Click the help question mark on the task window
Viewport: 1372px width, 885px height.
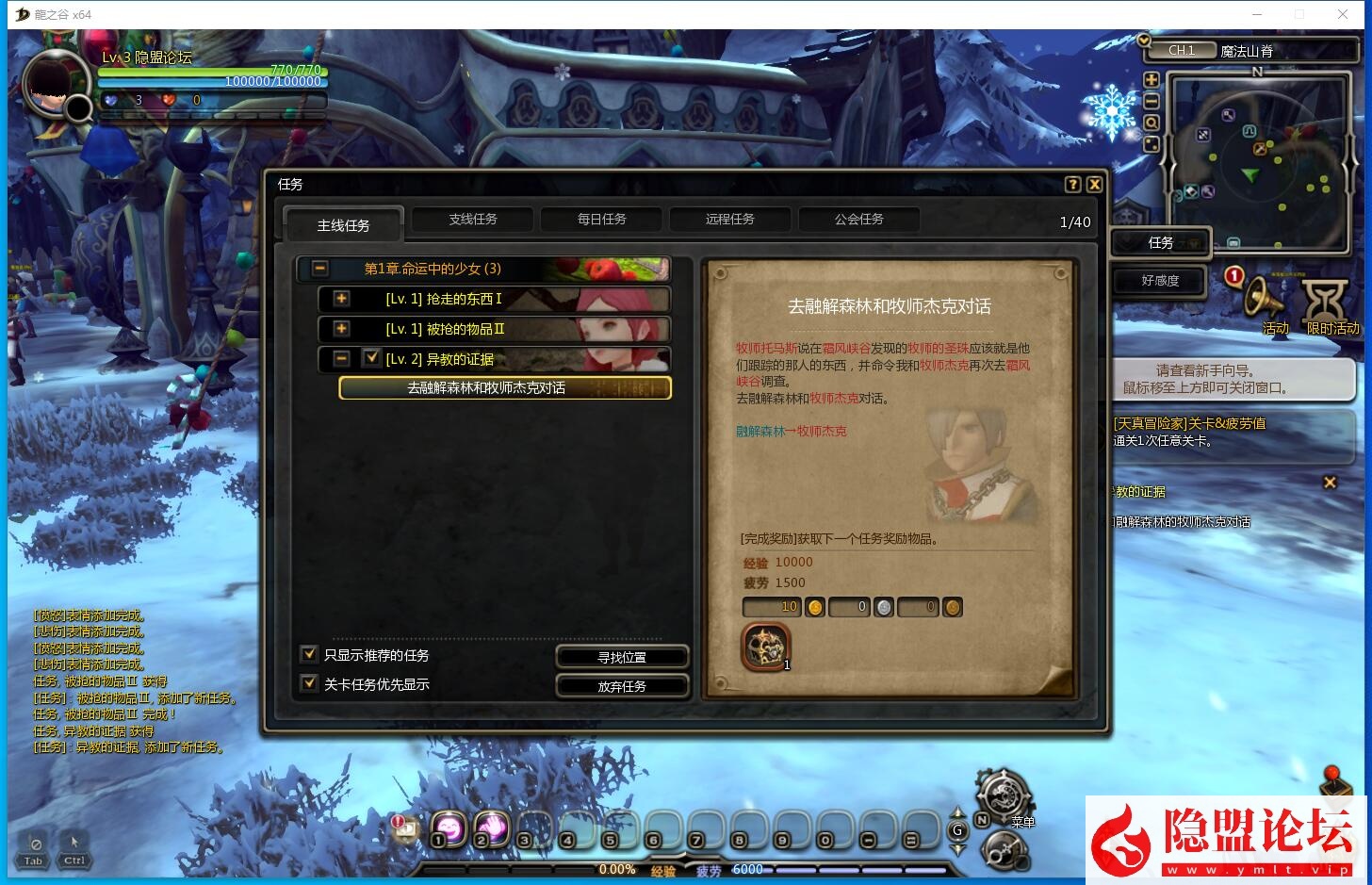[1073, 185]
